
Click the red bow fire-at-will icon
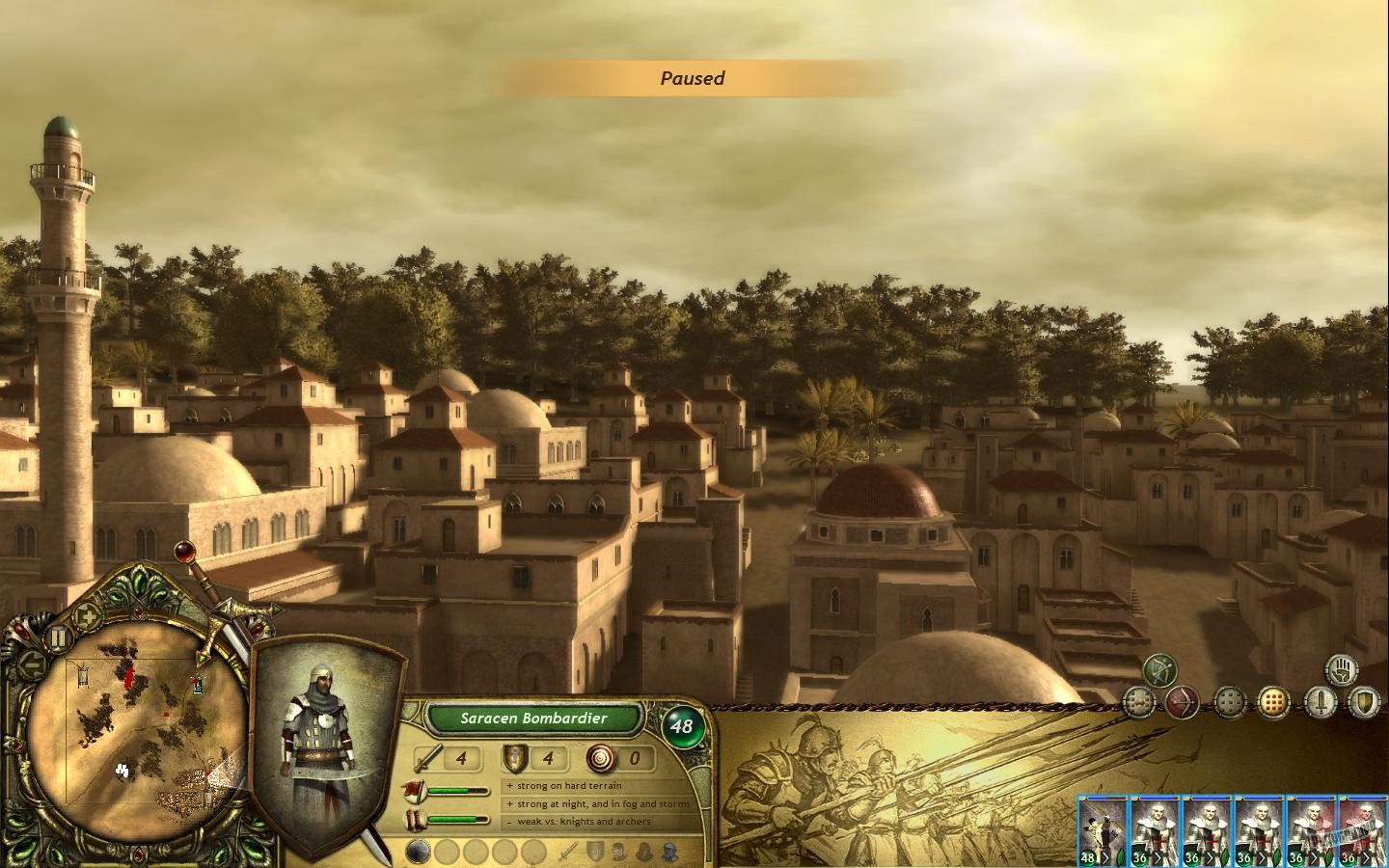pos(1183,702)
